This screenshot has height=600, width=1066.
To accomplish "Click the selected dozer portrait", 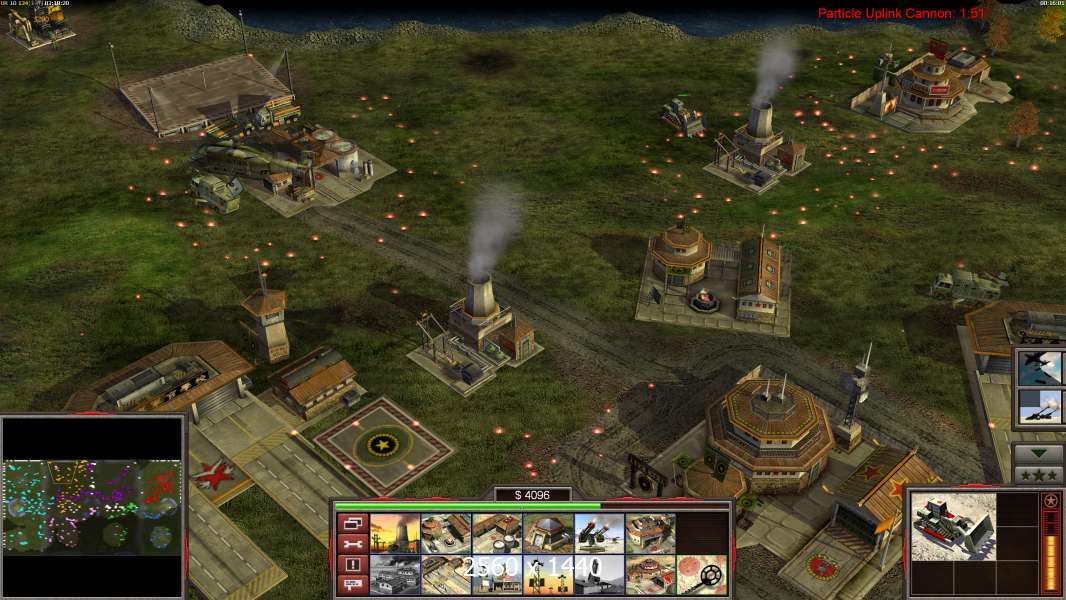I will [953, 526].
